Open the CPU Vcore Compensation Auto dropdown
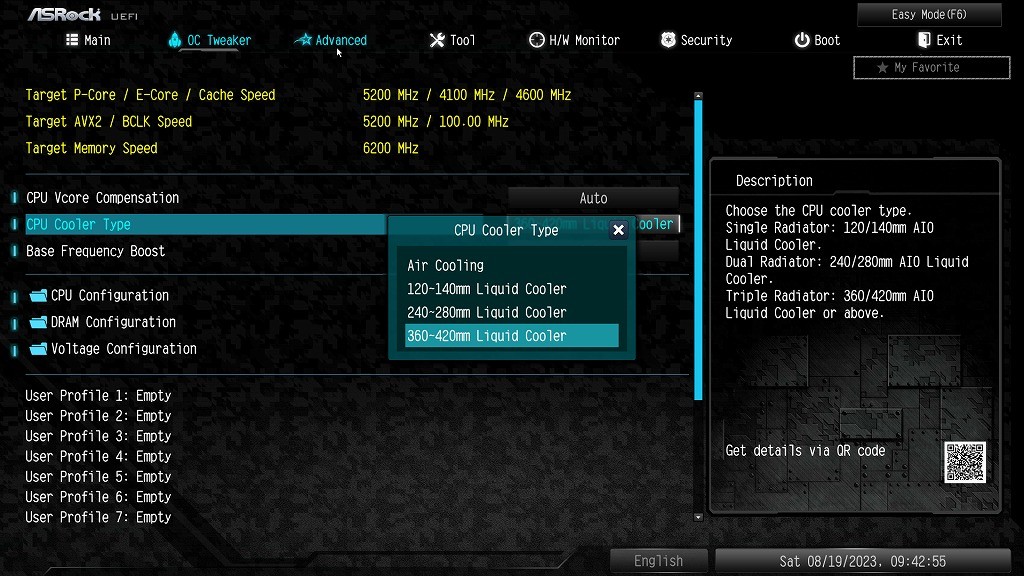 (x=593, y=198)
